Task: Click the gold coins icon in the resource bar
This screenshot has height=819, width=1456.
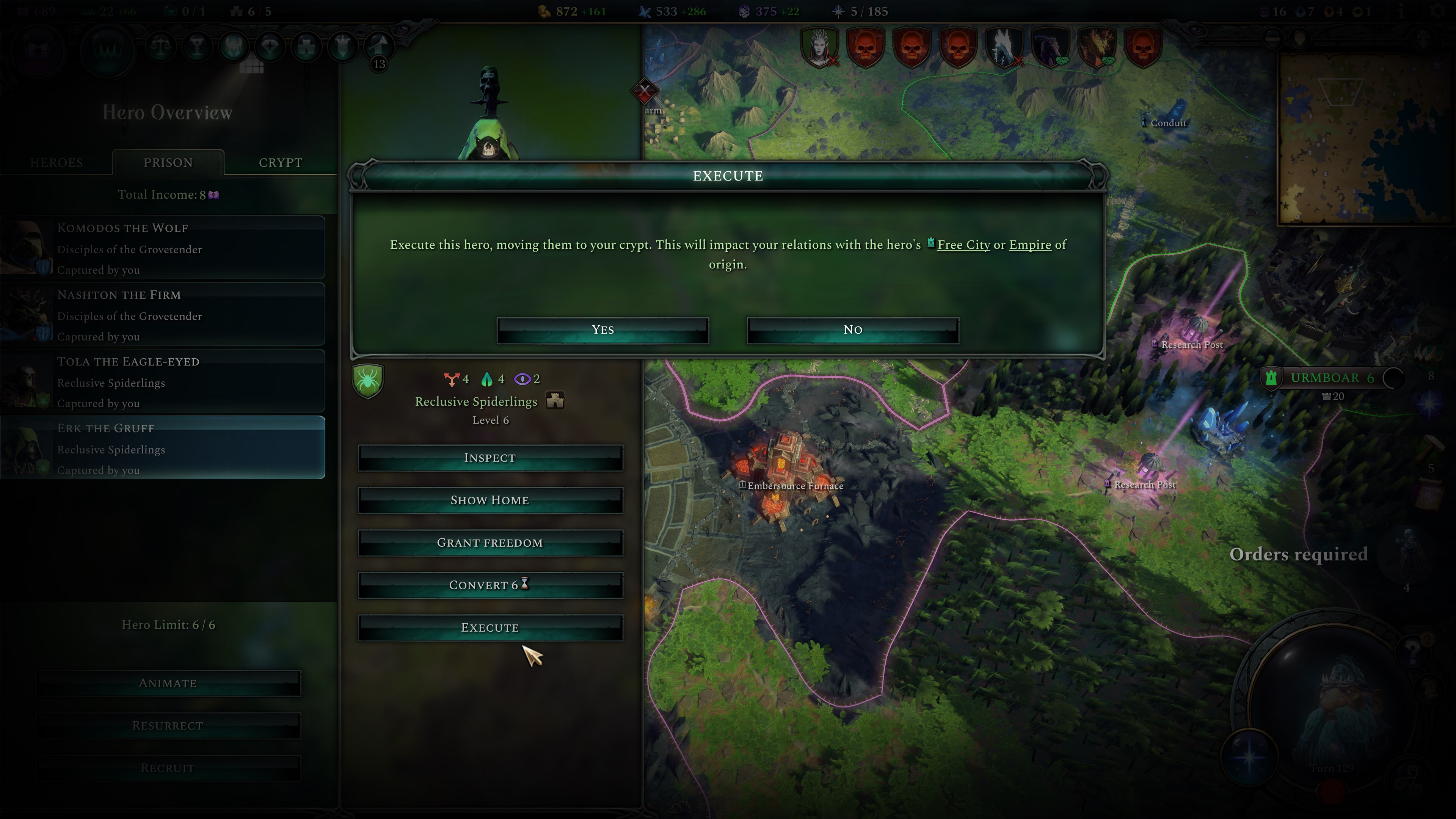Action: [x=544, y=11]
